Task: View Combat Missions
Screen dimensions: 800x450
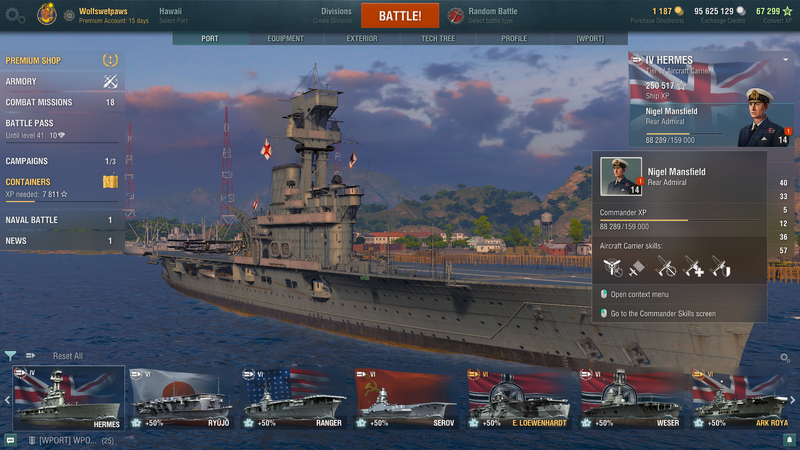Action: [x=38, y=102]
